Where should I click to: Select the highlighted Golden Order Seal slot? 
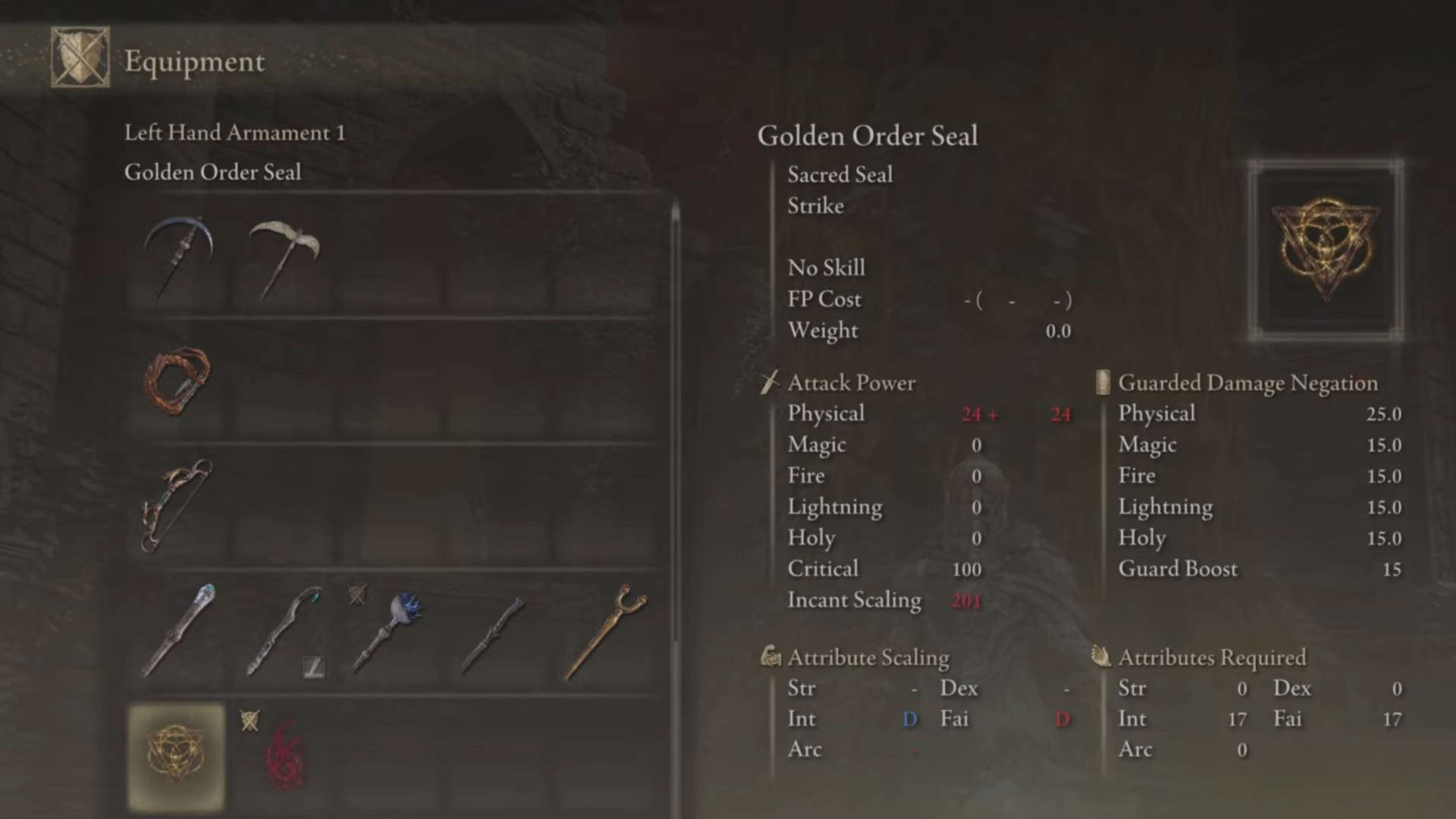(177, 755)
